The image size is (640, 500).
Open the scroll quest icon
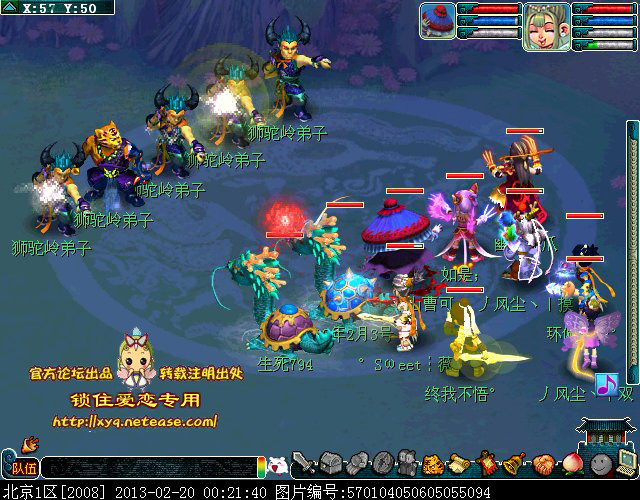coord(459,464)
